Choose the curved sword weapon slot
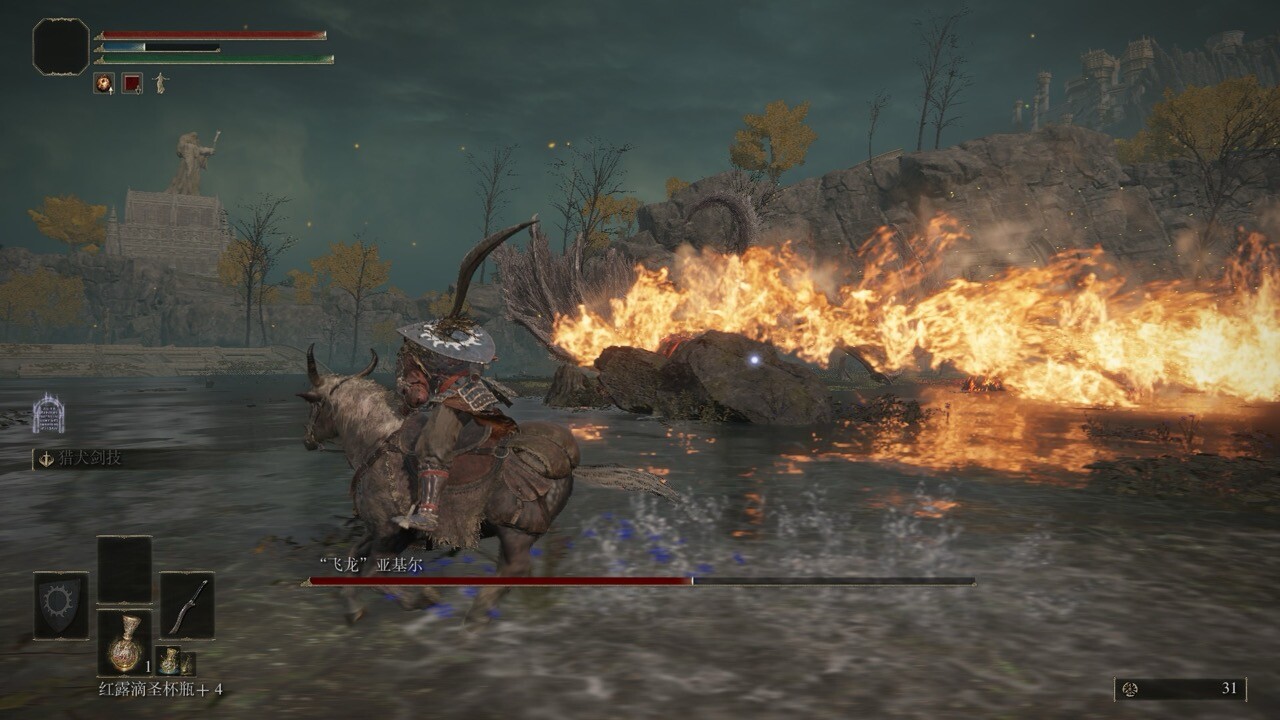This screenshot has height=720, width=1280. pos(187,605)
